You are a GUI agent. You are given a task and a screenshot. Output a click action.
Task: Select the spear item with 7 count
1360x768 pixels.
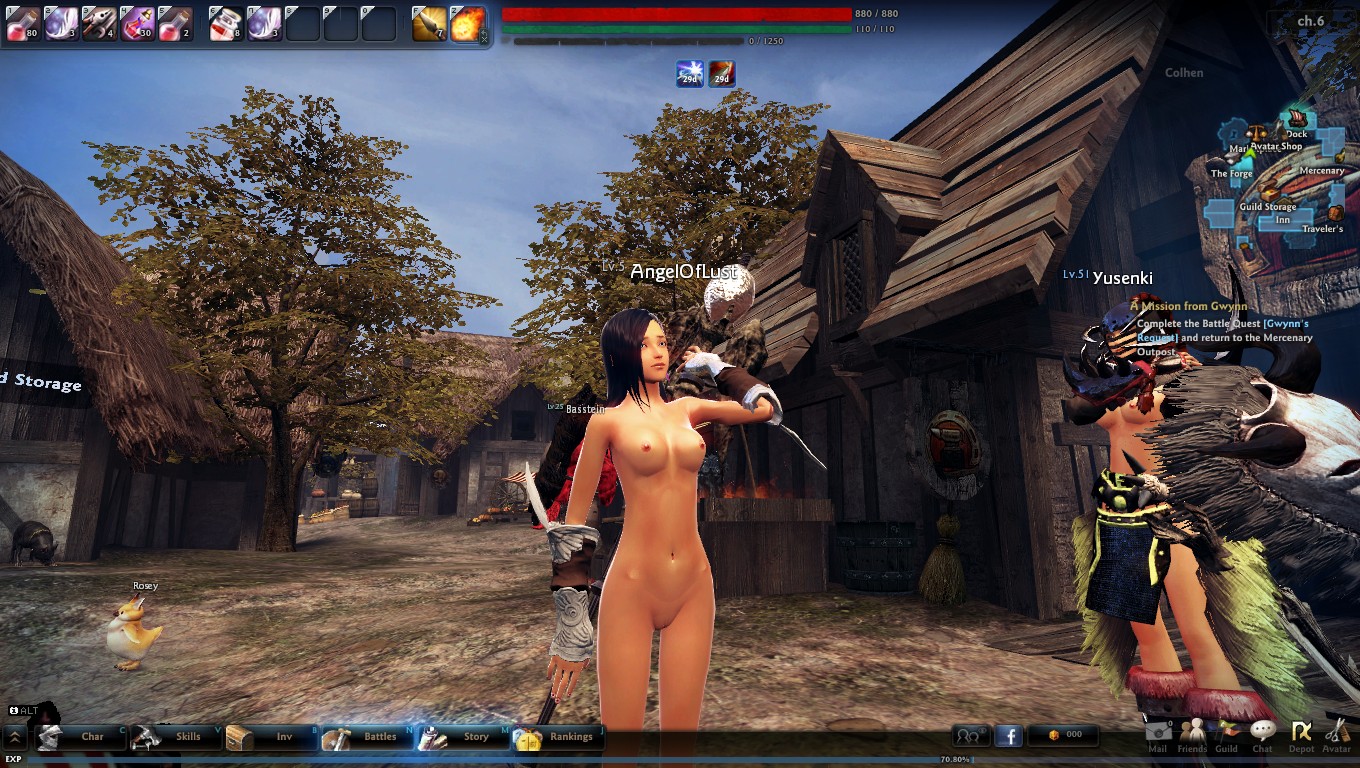pos(429,23)
